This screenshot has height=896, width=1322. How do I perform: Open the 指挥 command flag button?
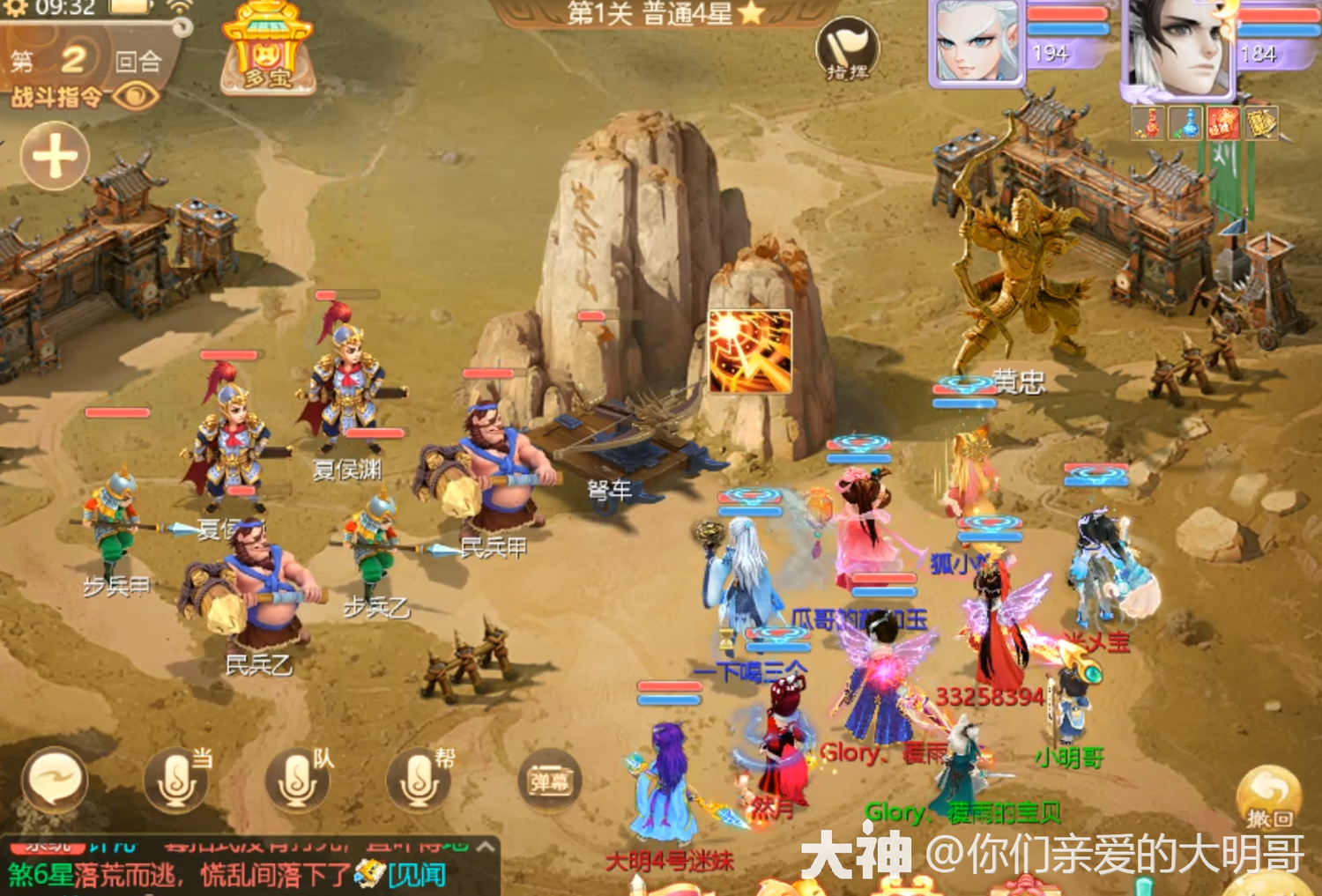point(847,49)
